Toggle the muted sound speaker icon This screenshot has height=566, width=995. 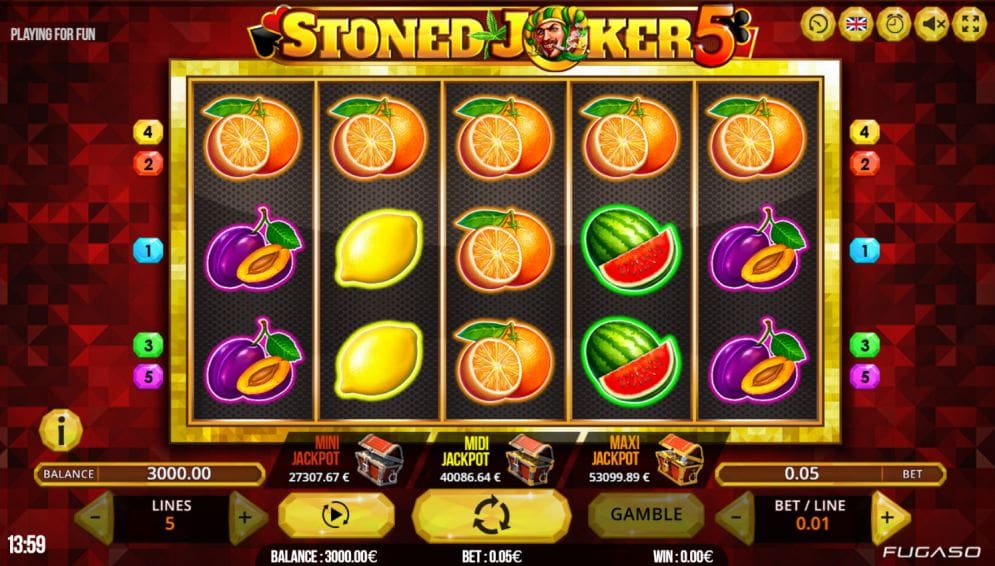point(932,24)
